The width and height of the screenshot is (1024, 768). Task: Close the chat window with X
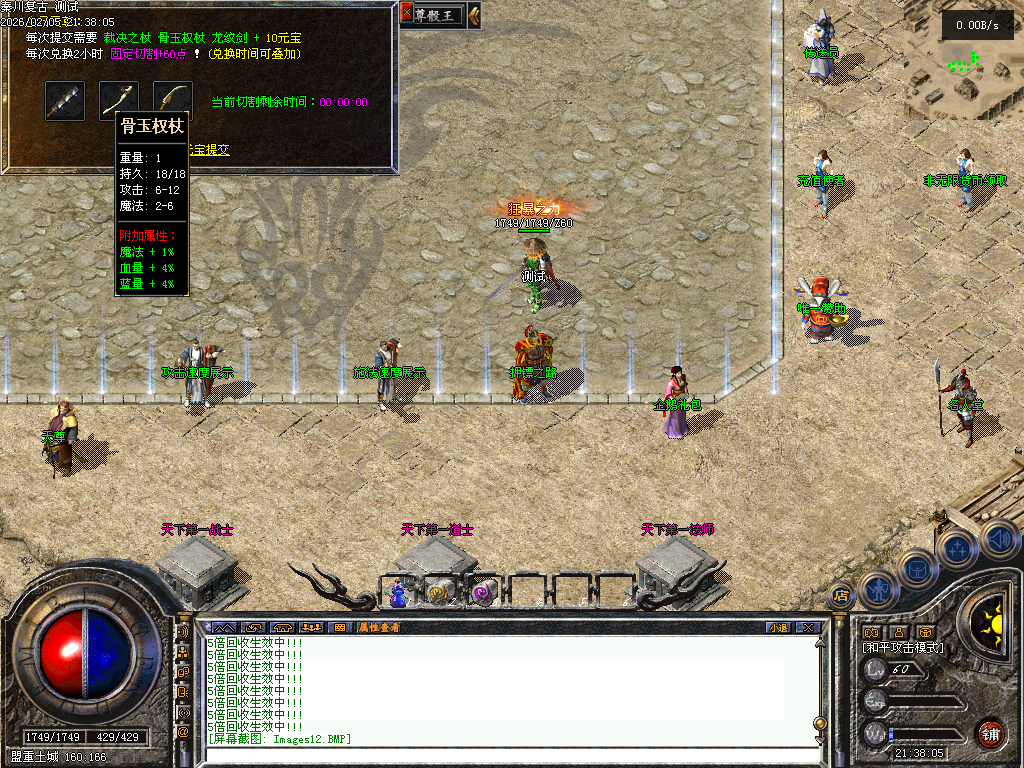[x=807, y=627]
